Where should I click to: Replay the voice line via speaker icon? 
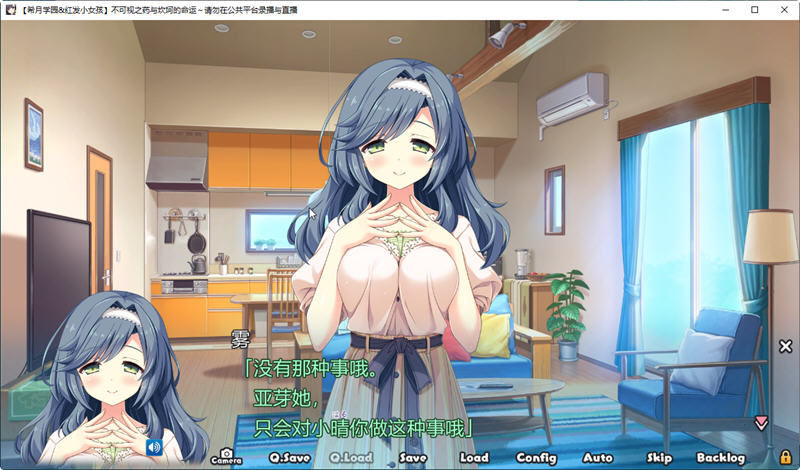pos(154,447)
